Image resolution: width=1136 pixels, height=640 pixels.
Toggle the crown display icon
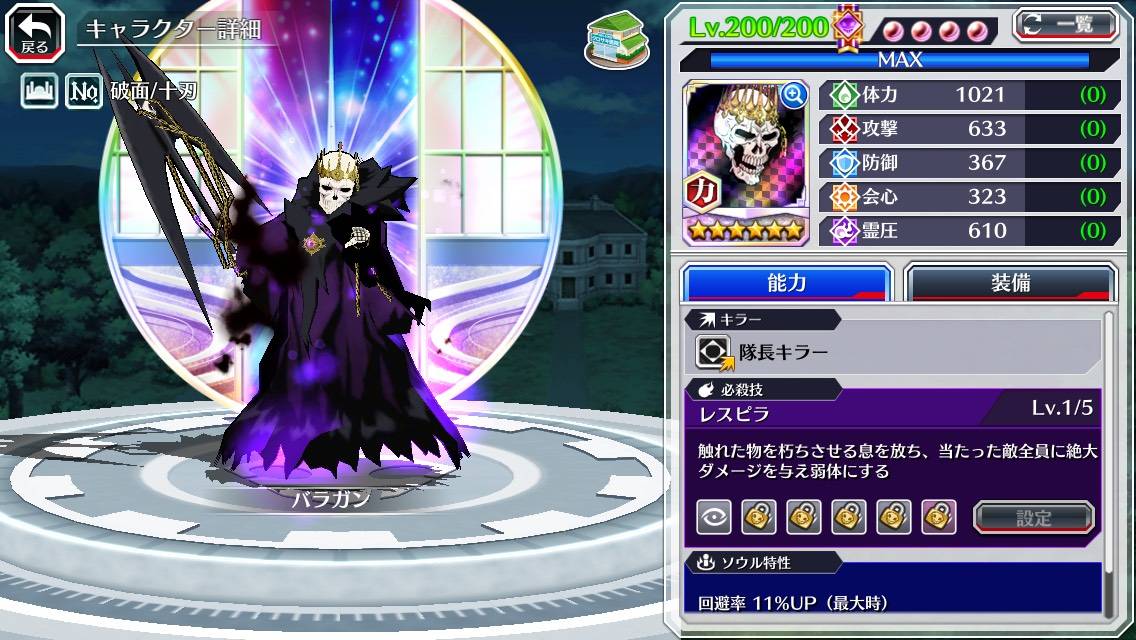38,92
